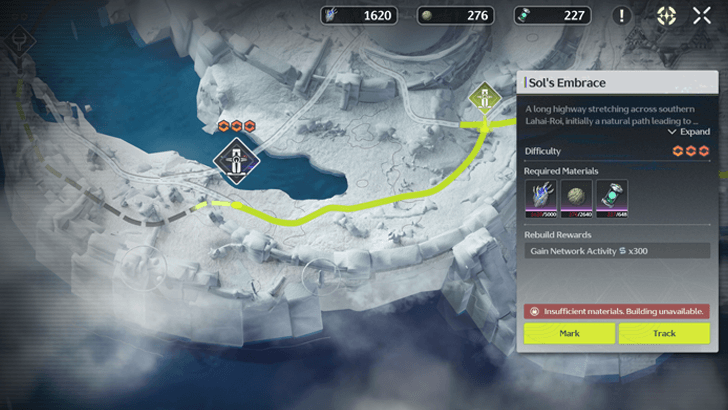Inspect the round stone required material

(x=576, y=197)
